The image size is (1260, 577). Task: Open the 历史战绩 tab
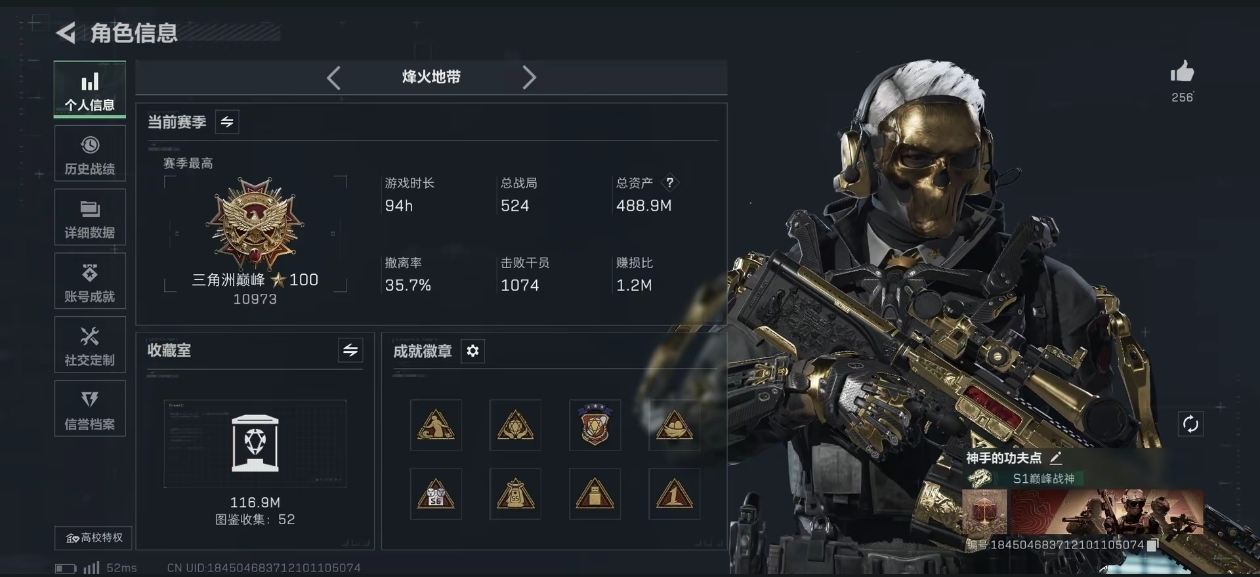click(90, 154)
